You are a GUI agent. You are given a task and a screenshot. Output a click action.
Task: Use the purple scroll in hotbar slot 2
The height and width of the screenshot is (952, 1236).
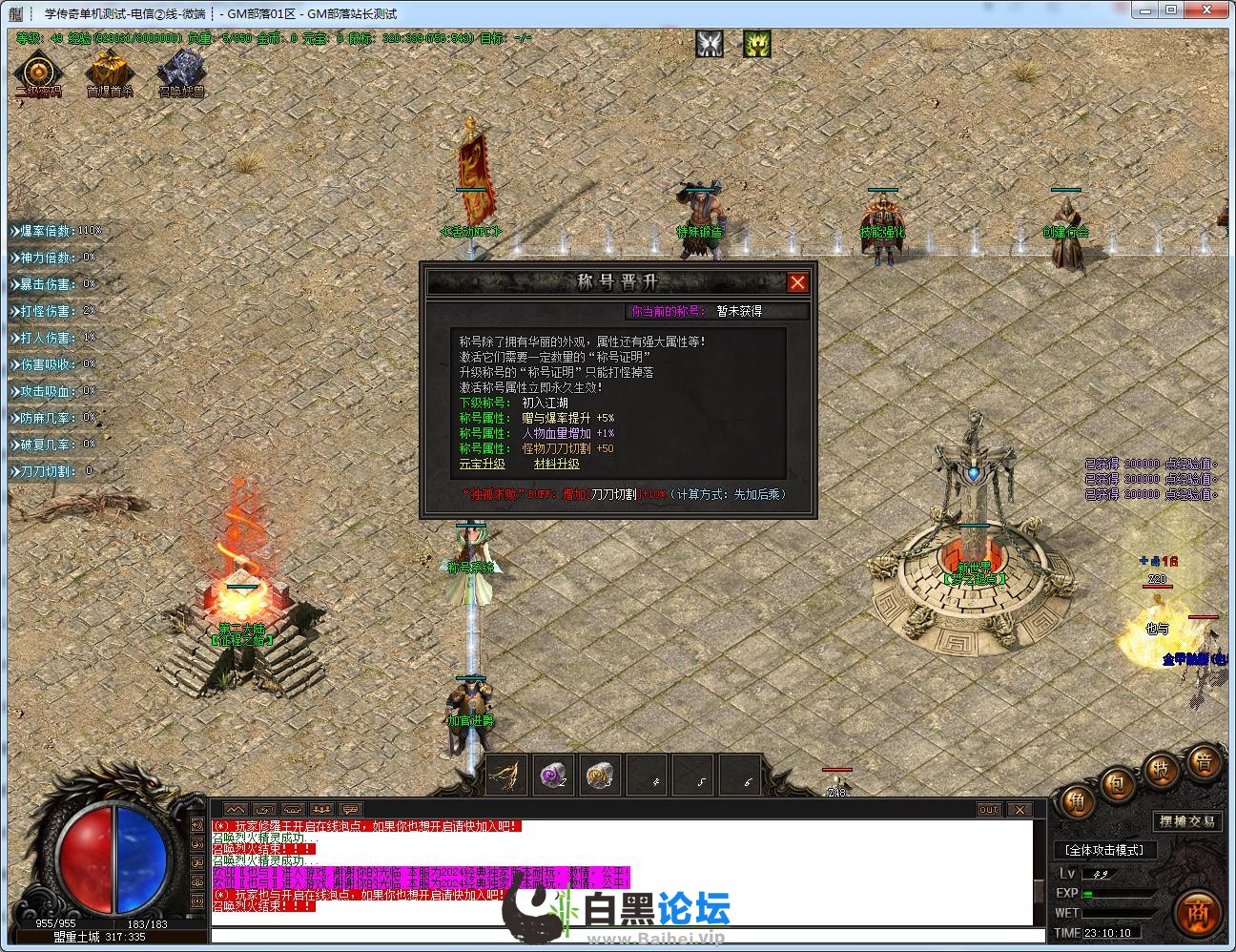pyautogui.click(x=552, y=776)
